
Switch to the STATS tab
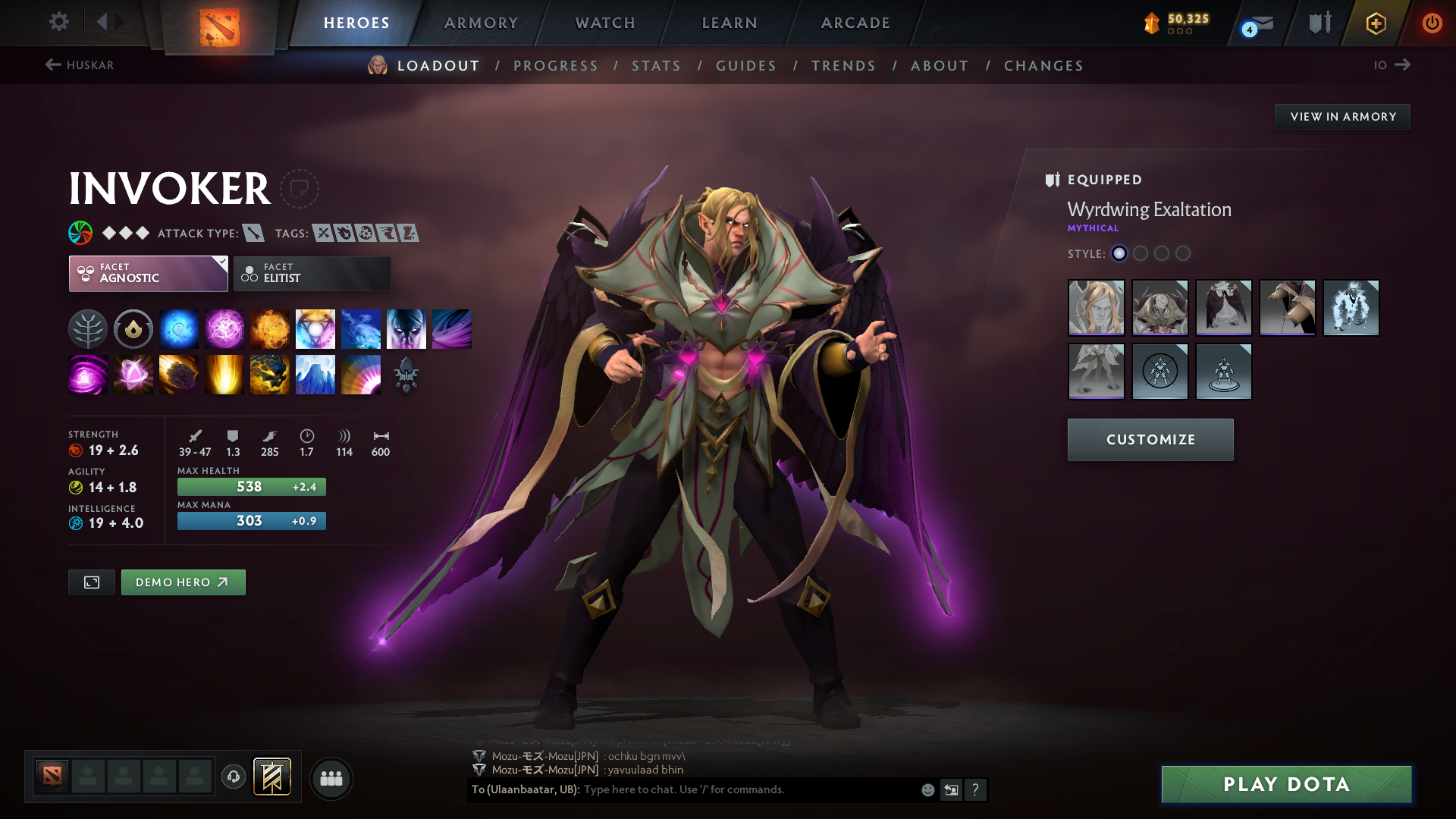(656, 66)
